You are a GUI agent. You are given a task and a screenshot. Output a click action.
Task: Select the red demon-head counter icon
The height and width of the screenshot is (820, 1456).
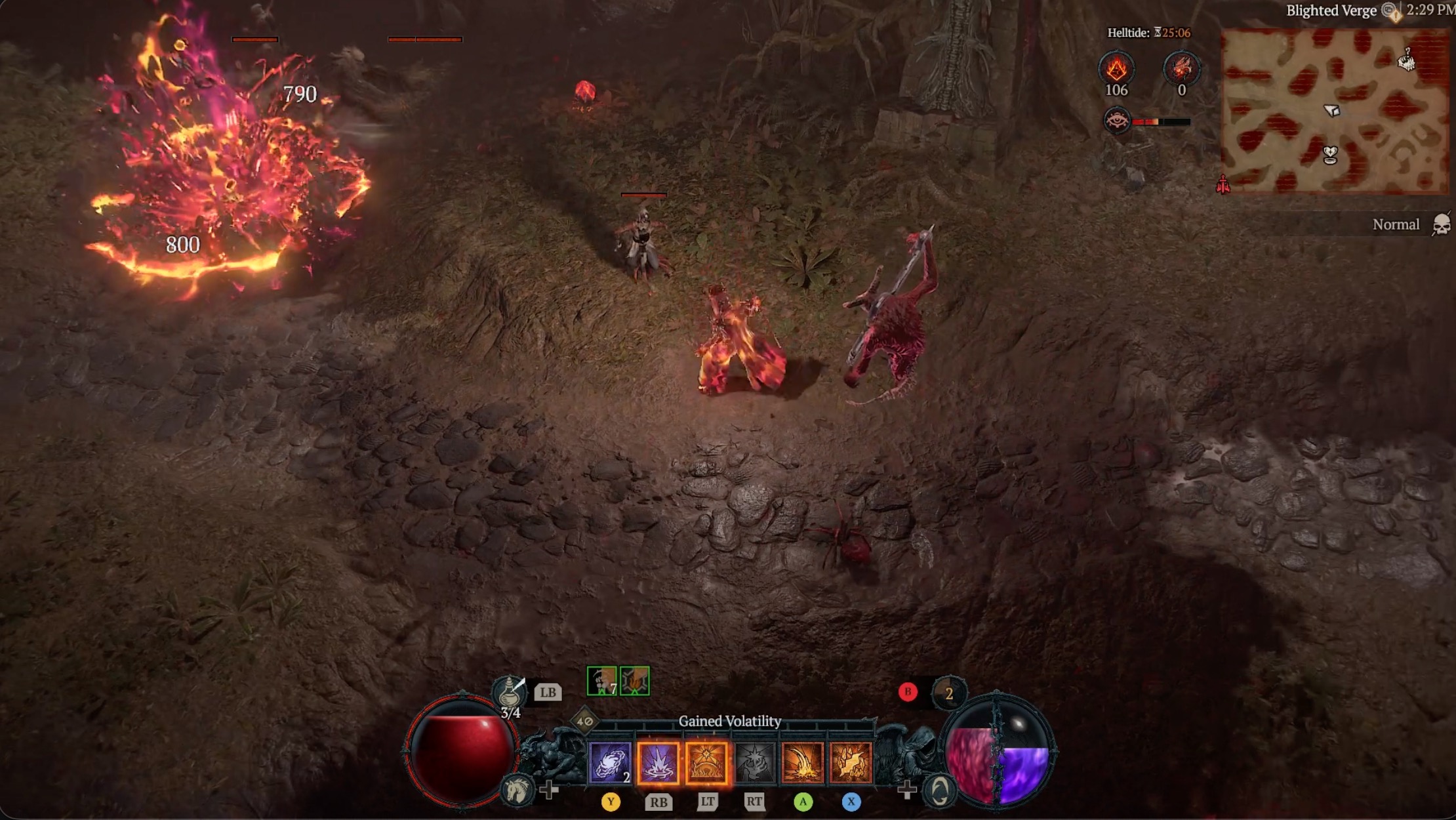click(x=1181, y=68)
